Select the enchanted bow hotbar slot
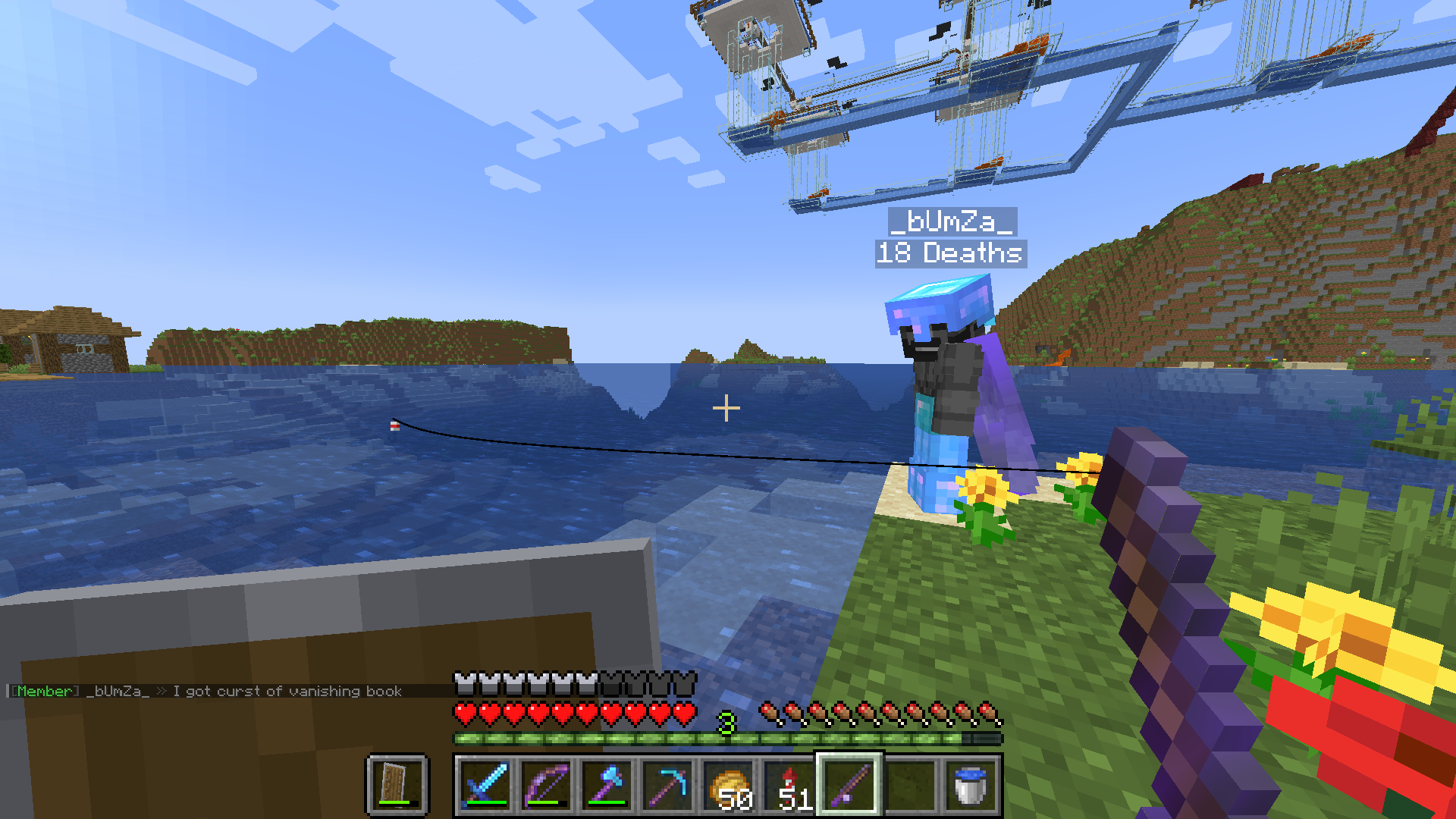This screenshot has height=819, width=1456. [546, 785]
